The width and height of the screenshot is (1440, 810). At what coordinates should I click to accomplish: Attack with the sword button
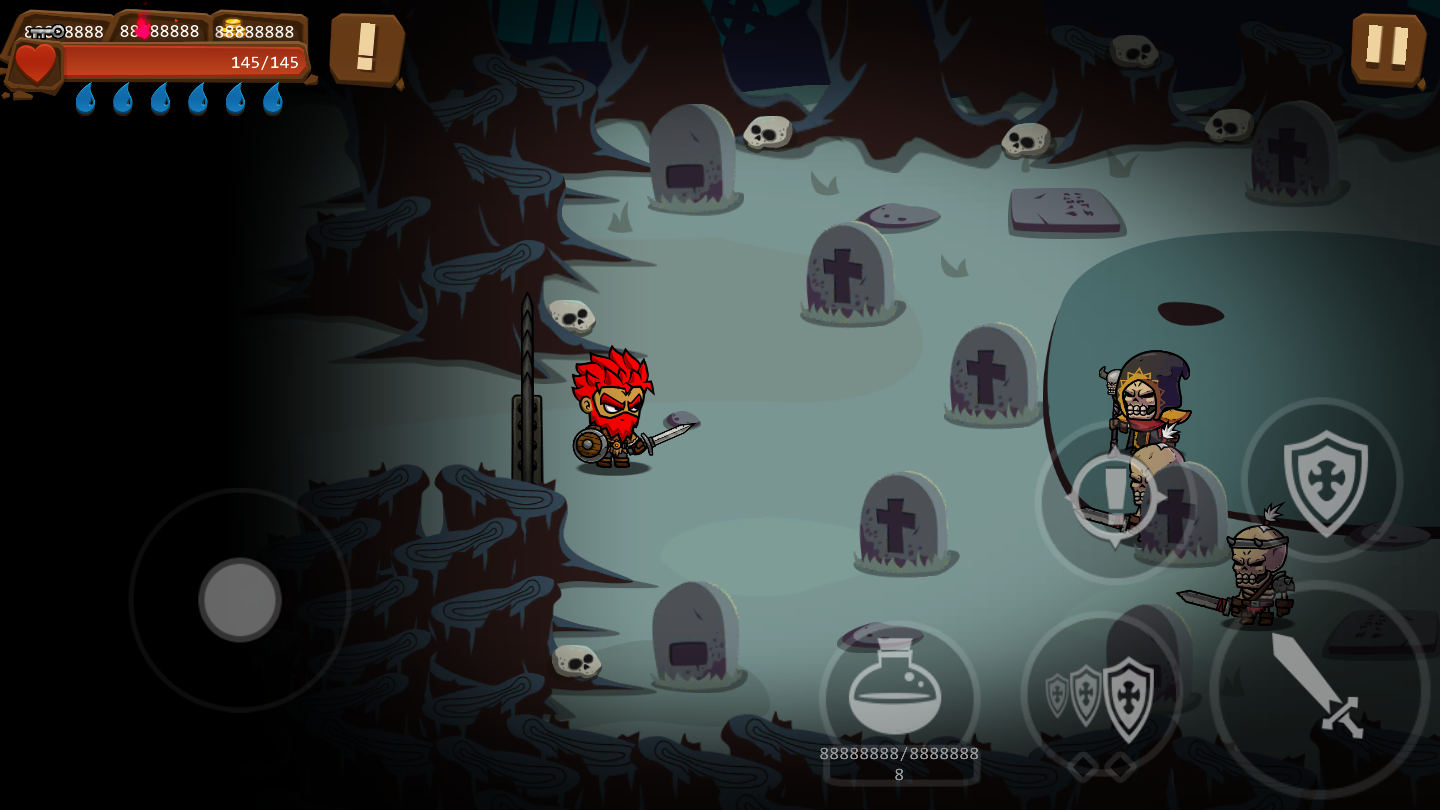1319,689
